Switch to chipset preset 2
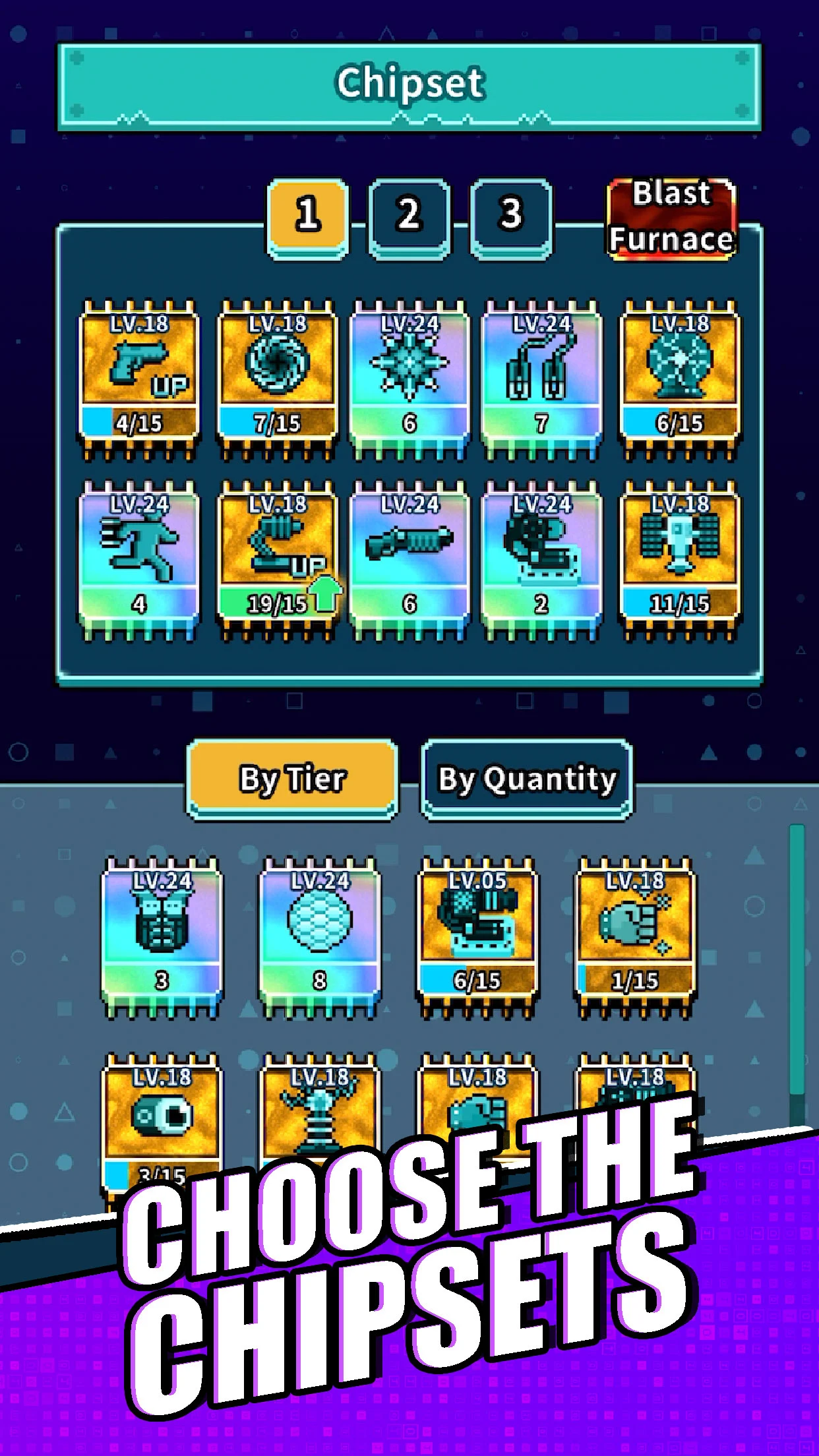819x1456 pixels. pos(409,216)
